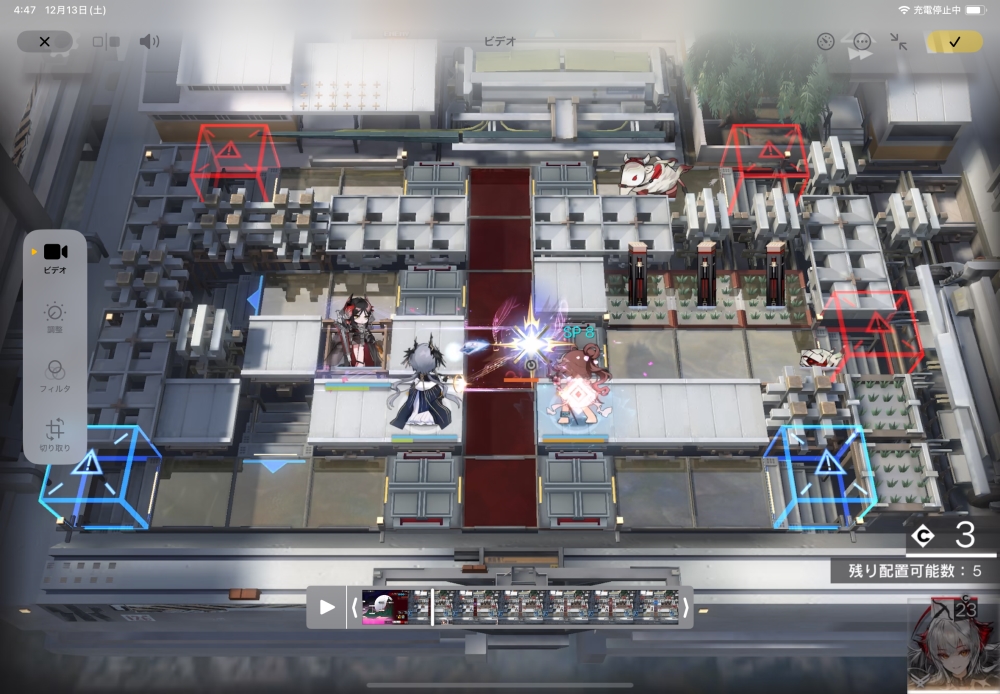
Task: Play the video with the play button
Action: tap(327, 607)
